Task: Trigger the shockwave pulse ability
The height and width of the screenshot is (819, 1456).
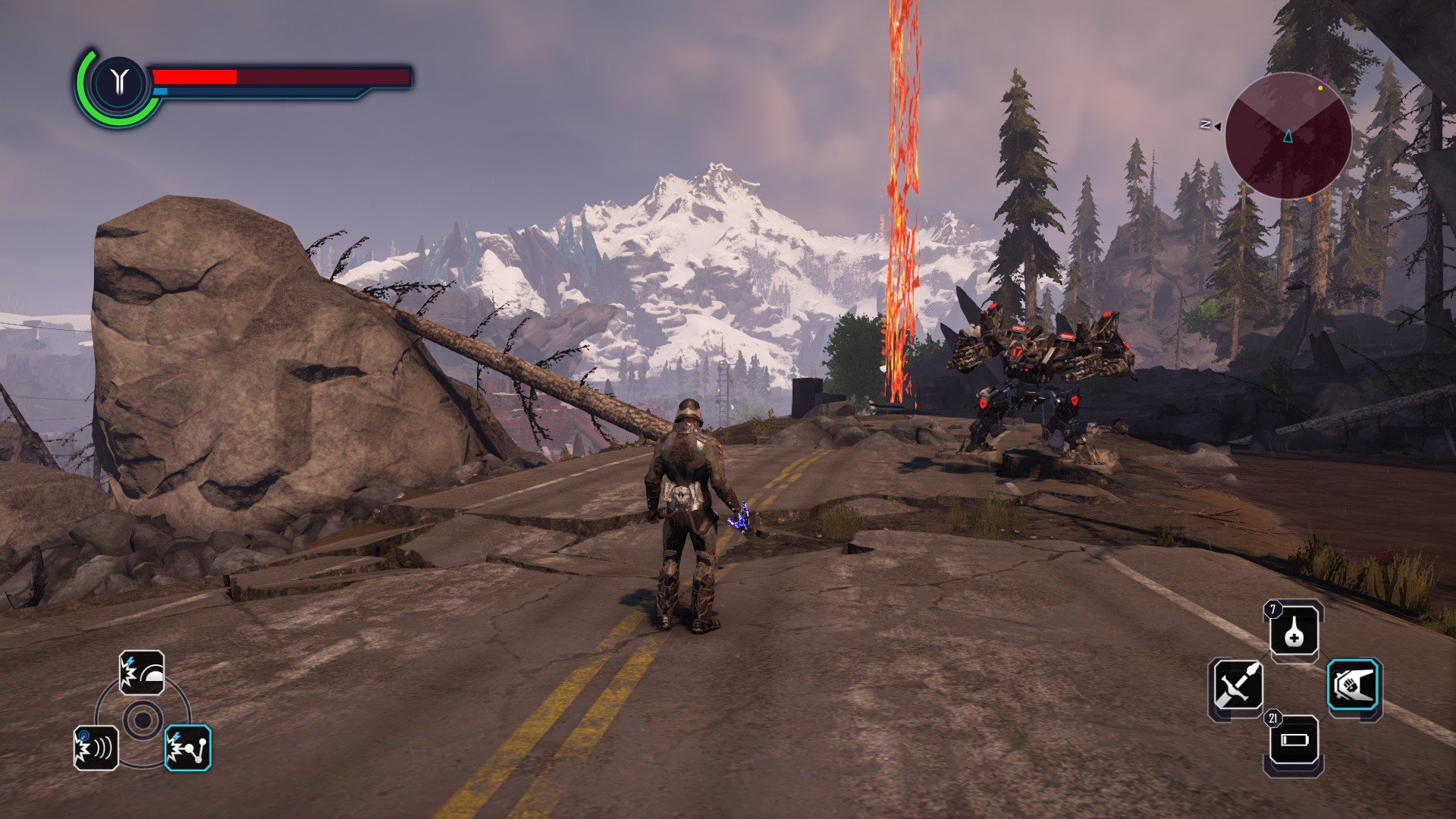Action: tap(96, 748)
